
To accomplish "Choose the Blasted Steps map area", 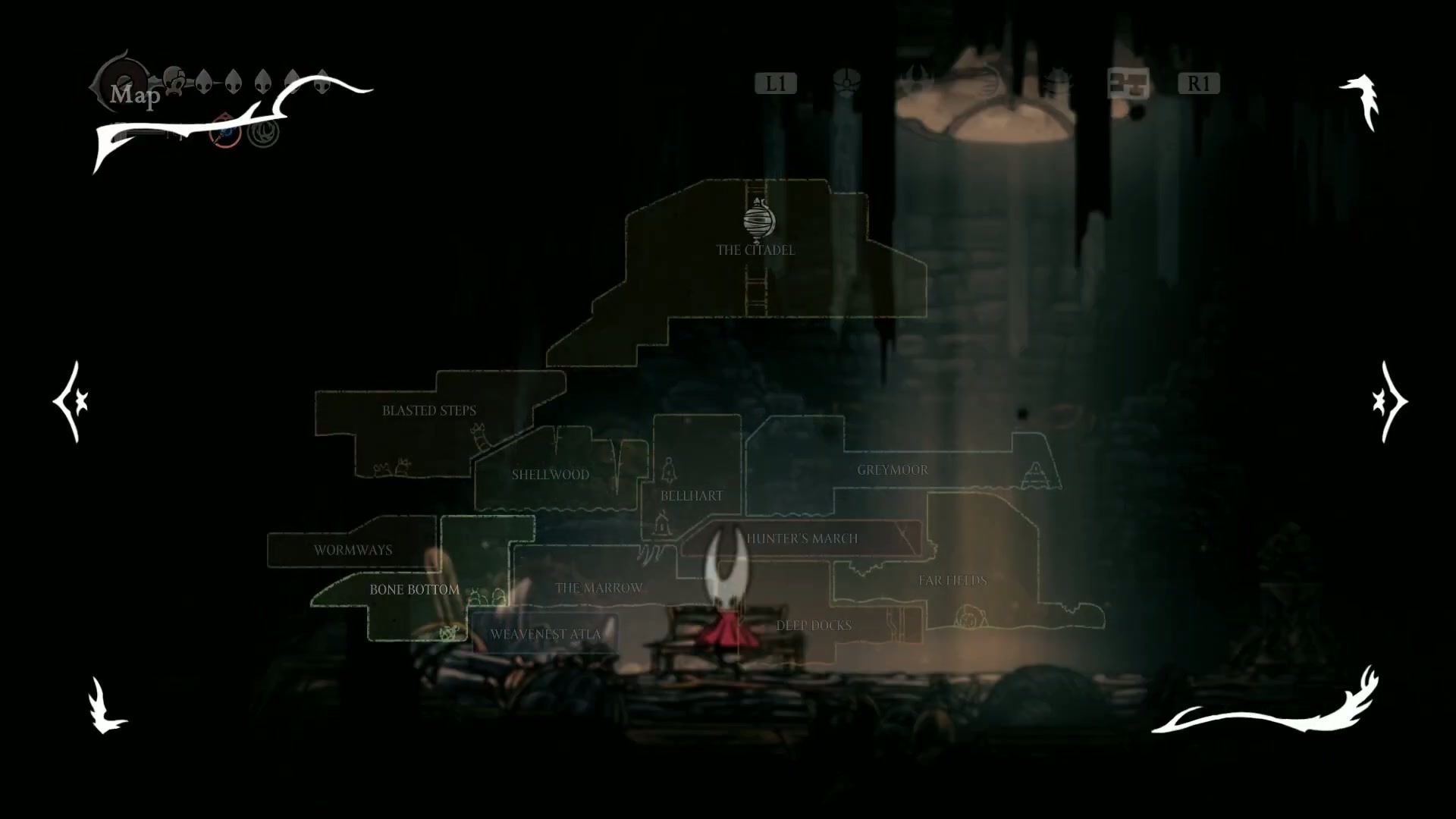I will [429, 411].
